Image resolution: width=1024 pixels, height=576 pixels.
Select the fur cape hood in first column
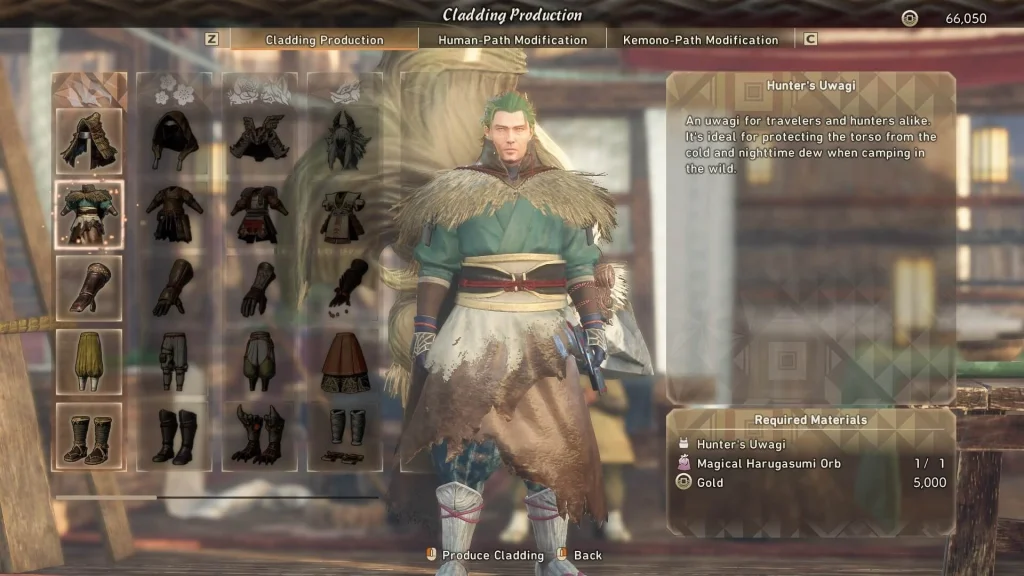click(x=89, y=141)
